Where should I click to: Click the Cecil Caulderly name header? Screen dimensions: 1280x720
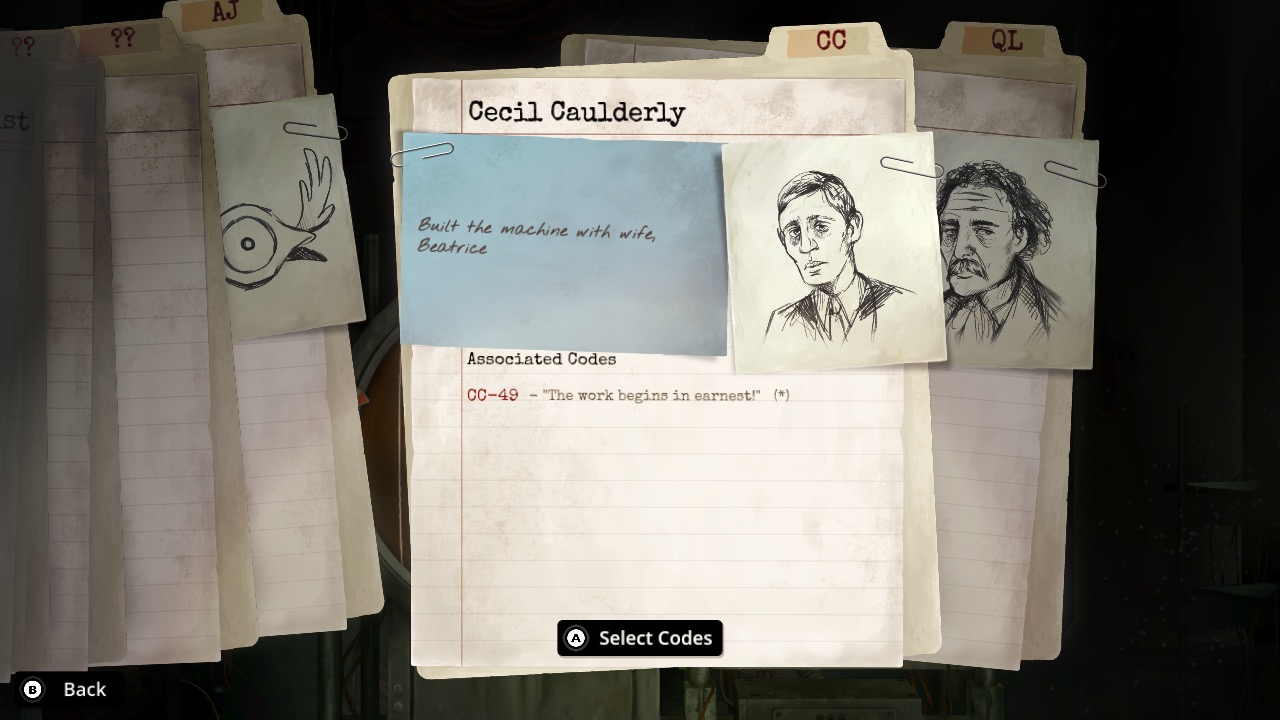point(575,112)
